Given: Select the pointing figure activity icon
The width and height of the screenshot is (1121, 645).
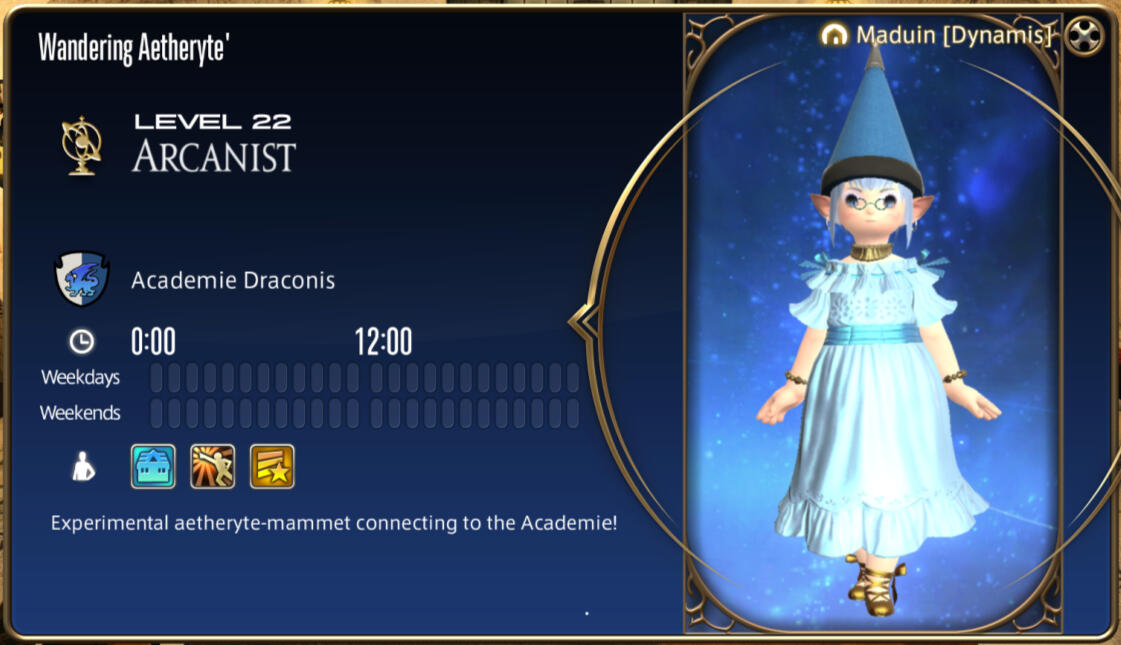Looking at the screenshot, I should click(x=212, y=466).
